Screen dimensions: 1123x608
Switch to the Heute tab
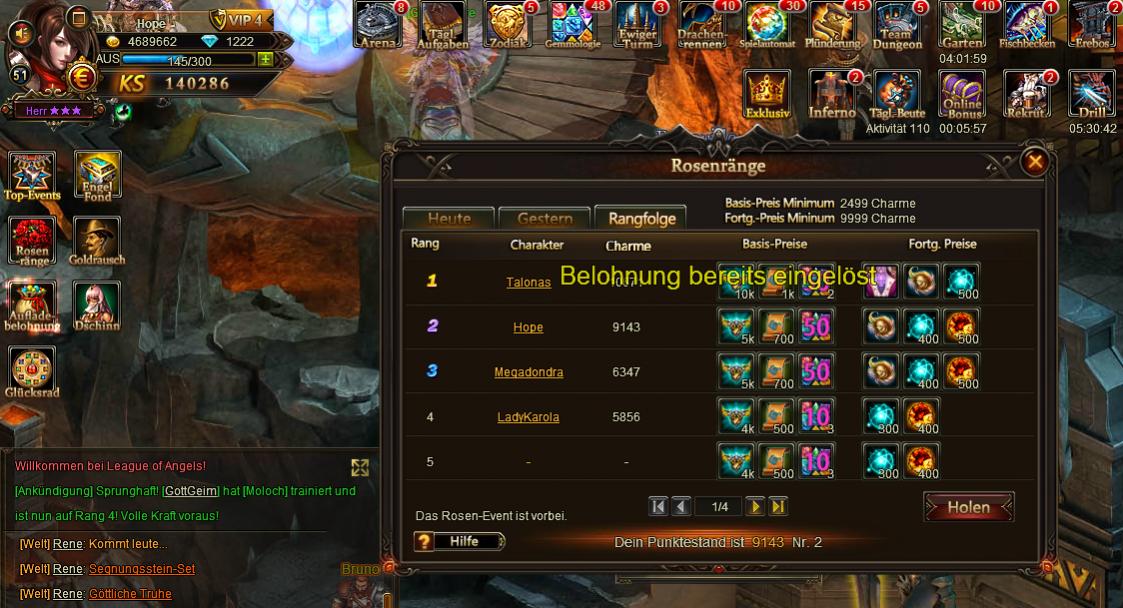(449, 219)
